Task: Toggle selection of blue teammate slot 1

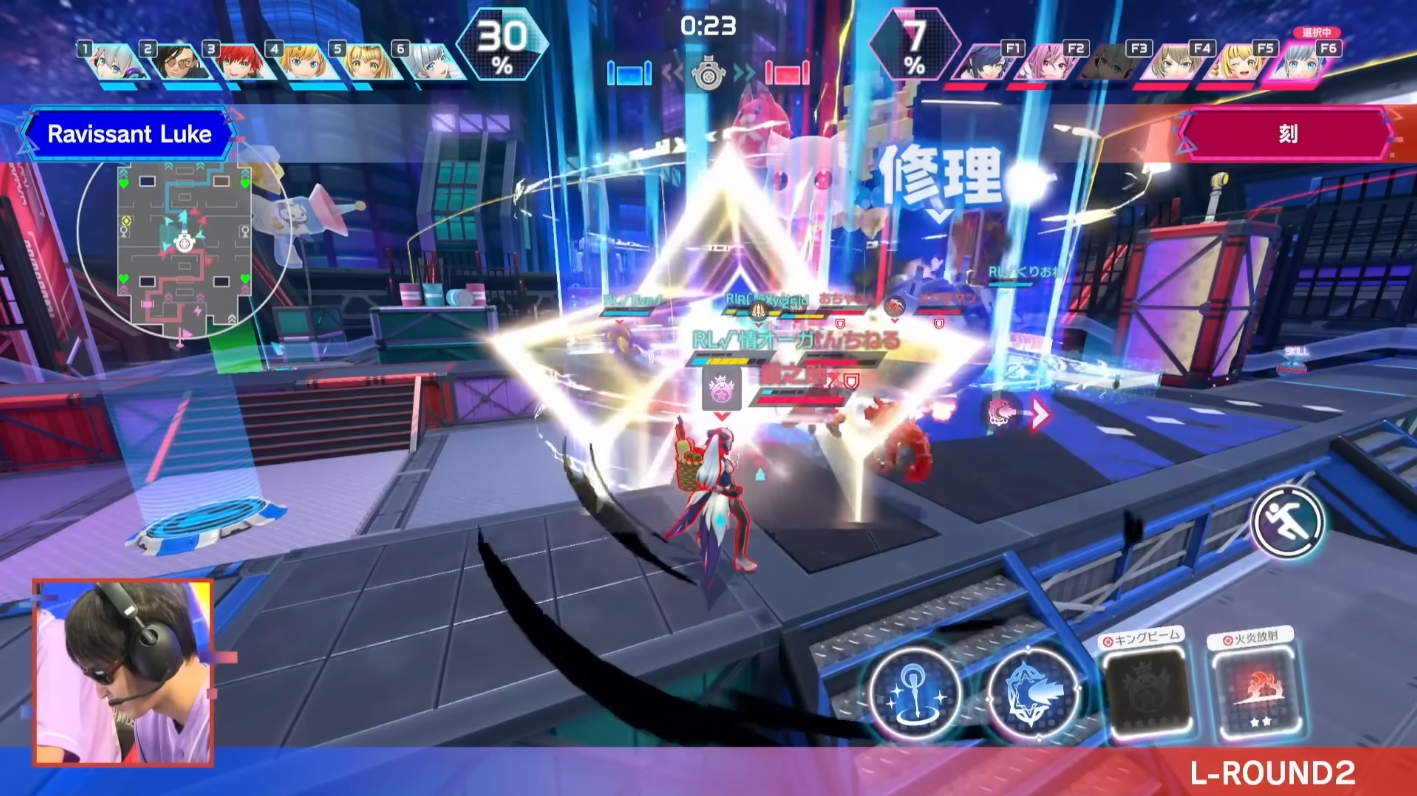Action: [x=103, y=63]
